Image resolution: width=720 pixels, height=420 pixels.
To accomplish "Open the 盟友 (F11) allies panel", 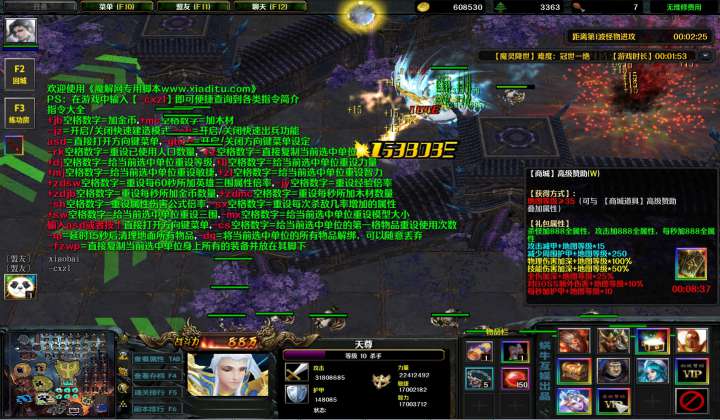I will coord(196,6).
